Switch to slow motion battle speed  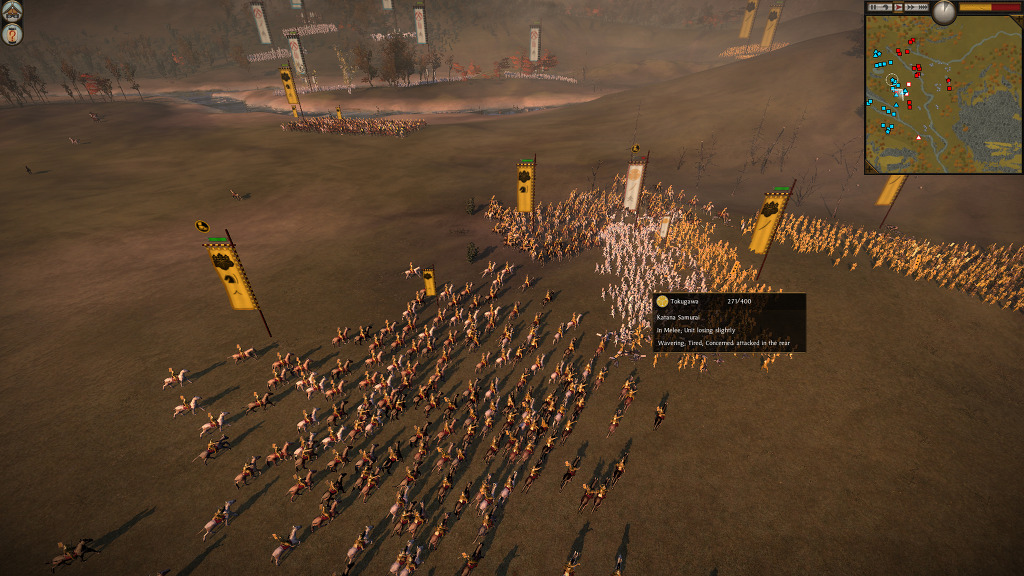tap(885, 7)
